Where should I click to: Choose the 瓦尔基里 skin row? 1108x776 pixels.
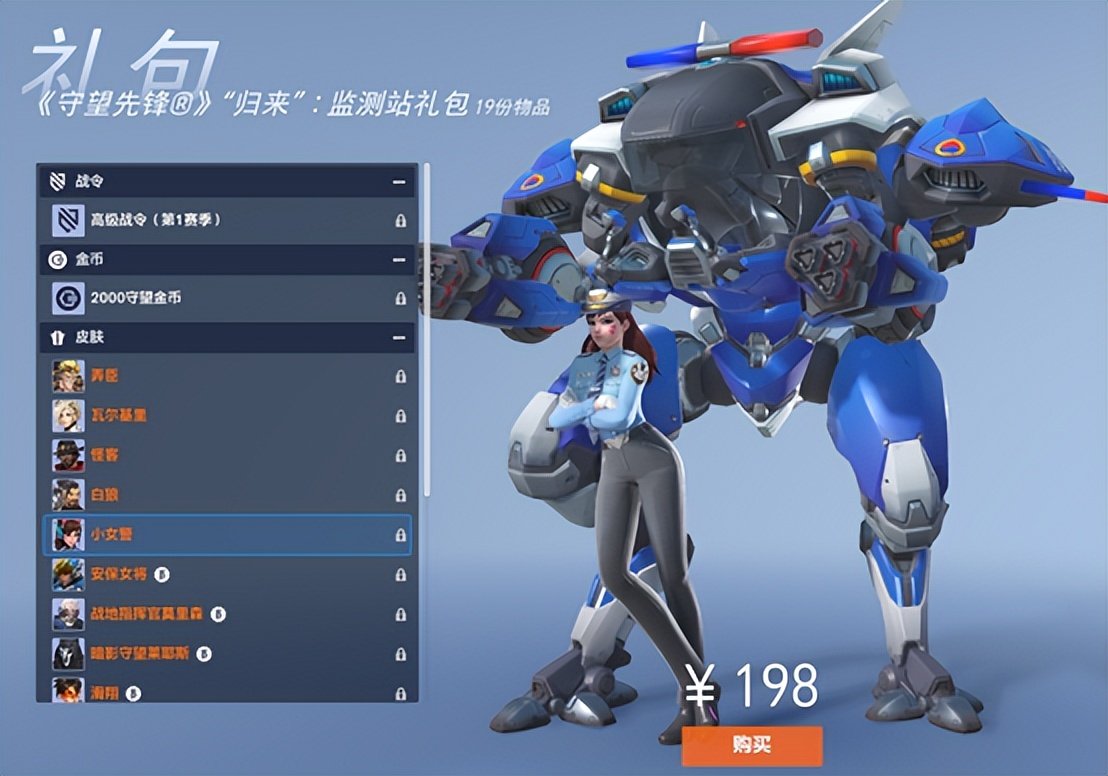(228, 415)
